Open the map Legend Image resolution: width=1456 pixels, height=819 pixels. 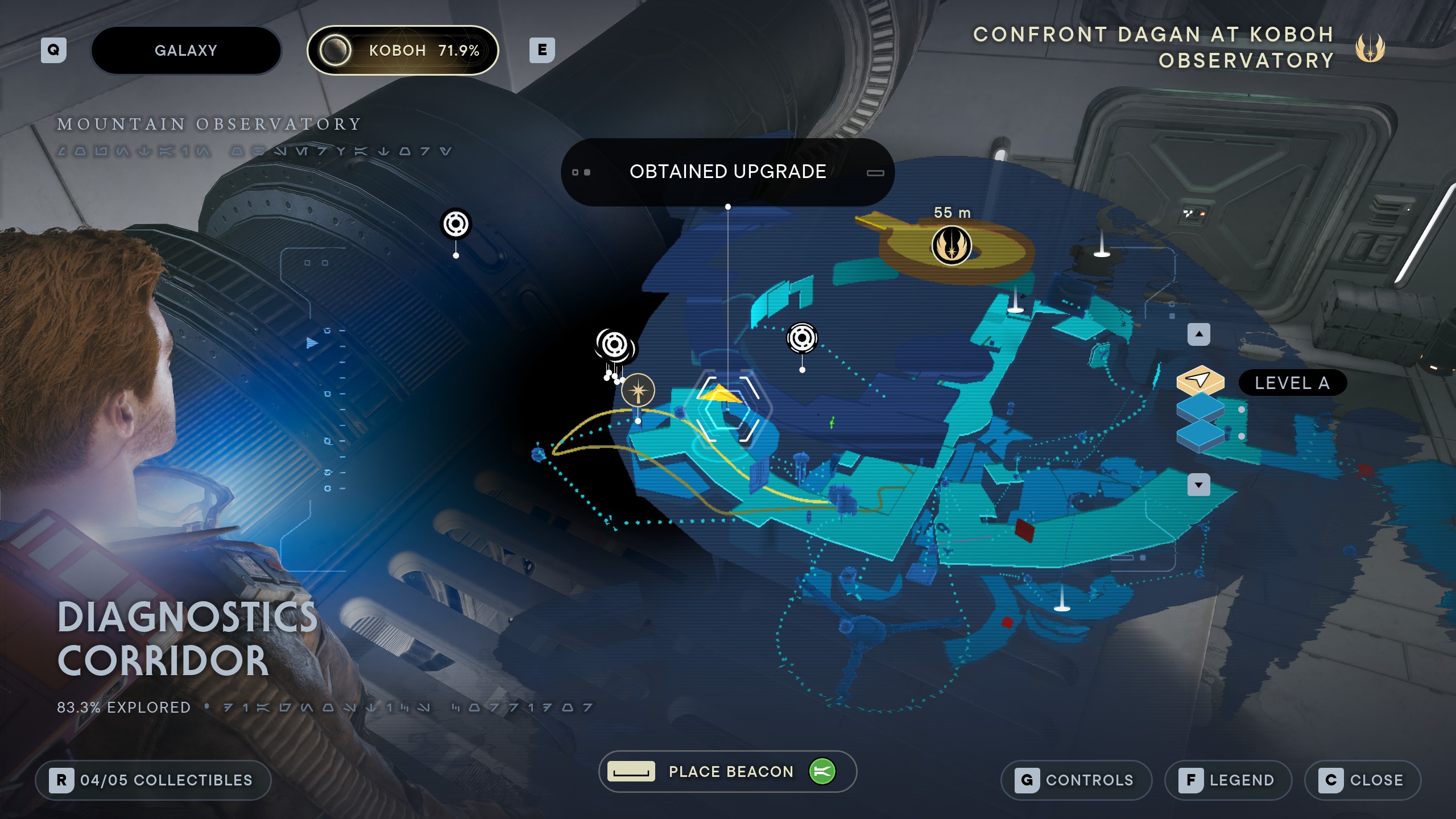(1228, 780)
